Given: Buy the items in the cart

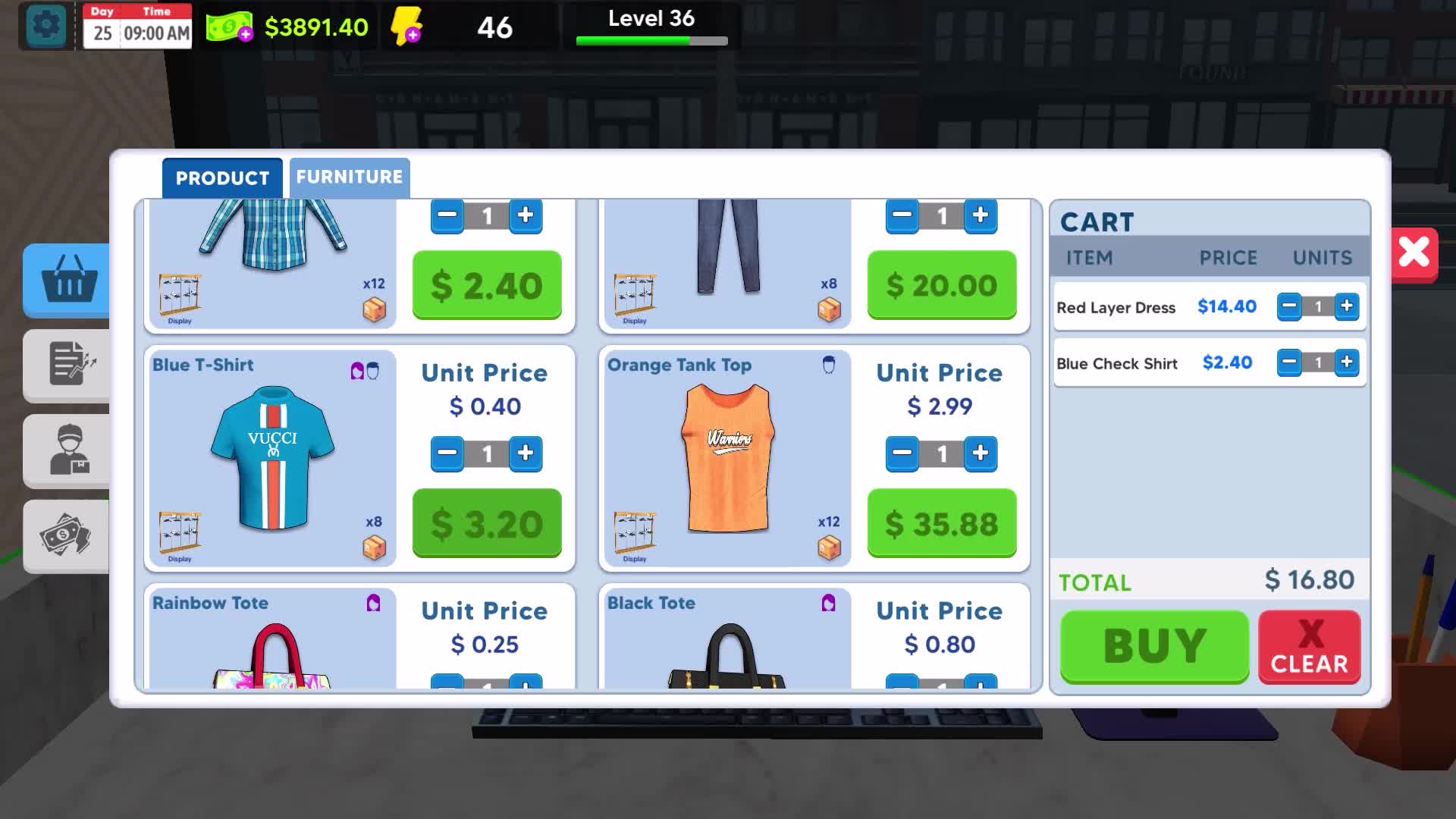Looking at the screenshot, I should [1154, 646].
